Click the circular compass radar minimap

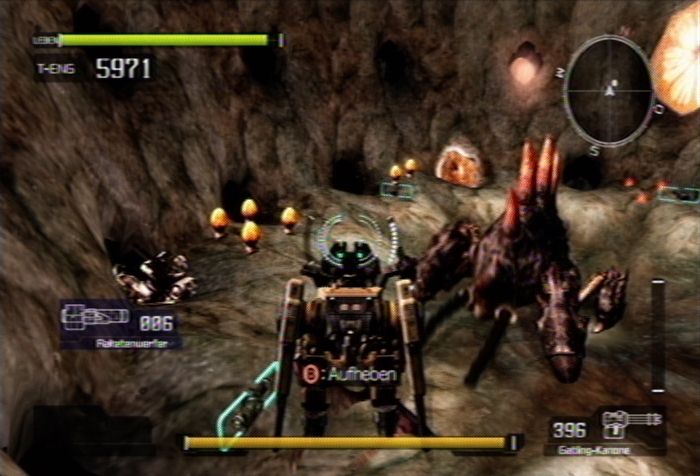point(608,91)
